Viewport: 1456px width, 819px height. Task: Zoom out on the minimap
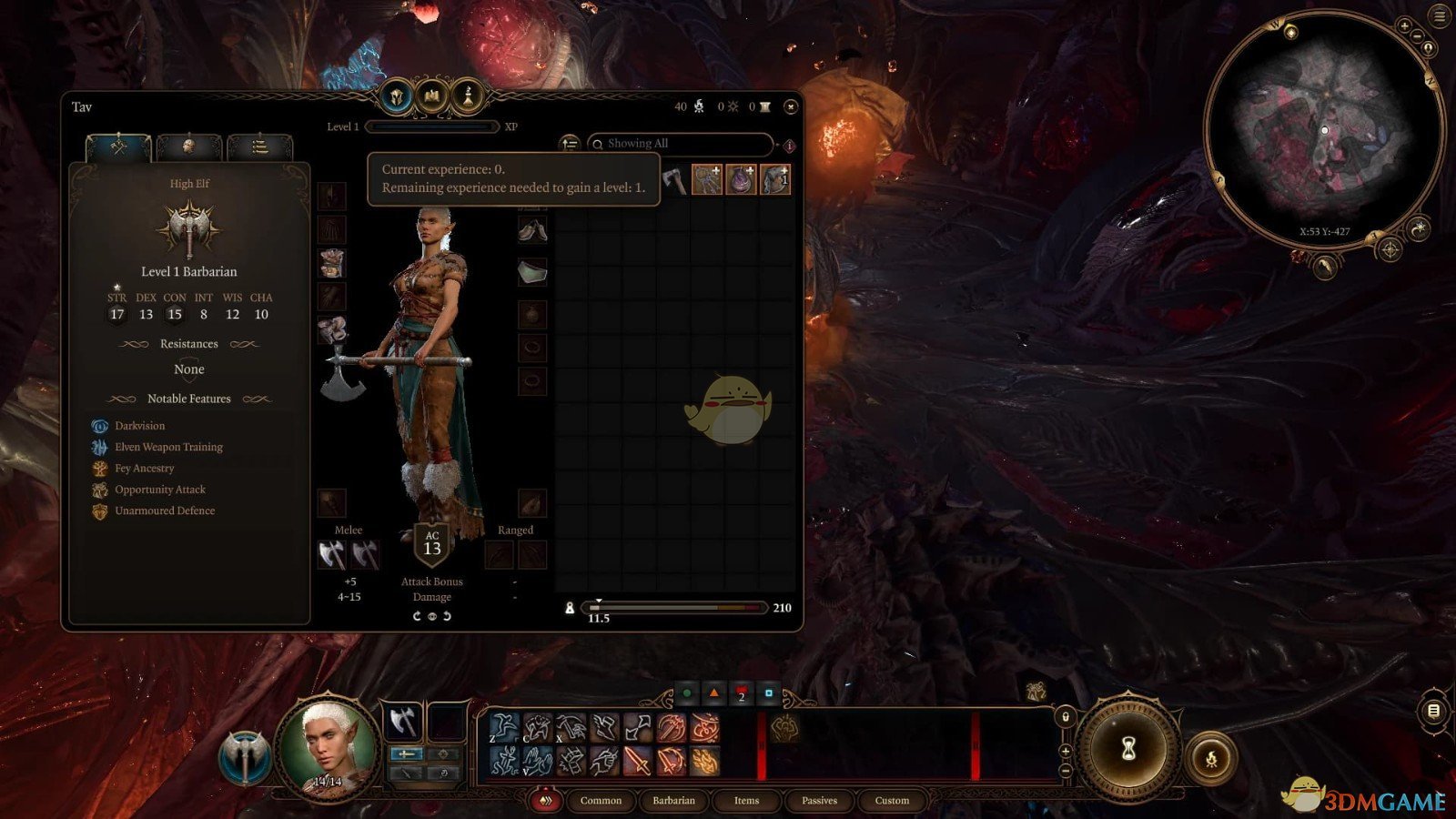click(1417, 36)
